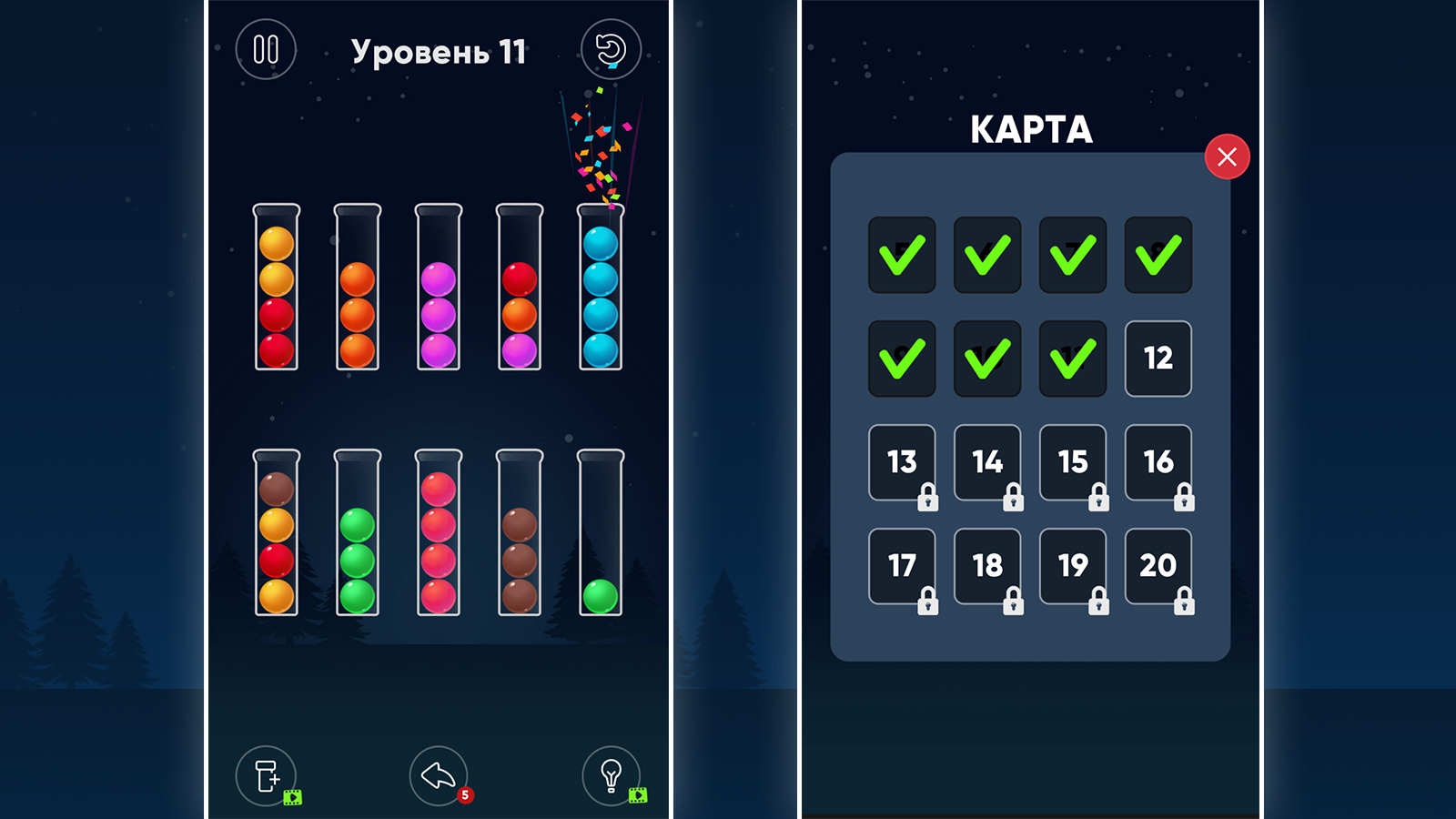Close the KAPTA map with the red X
The height and width of the screenshot is (819, 1456).
[1227, 157]
